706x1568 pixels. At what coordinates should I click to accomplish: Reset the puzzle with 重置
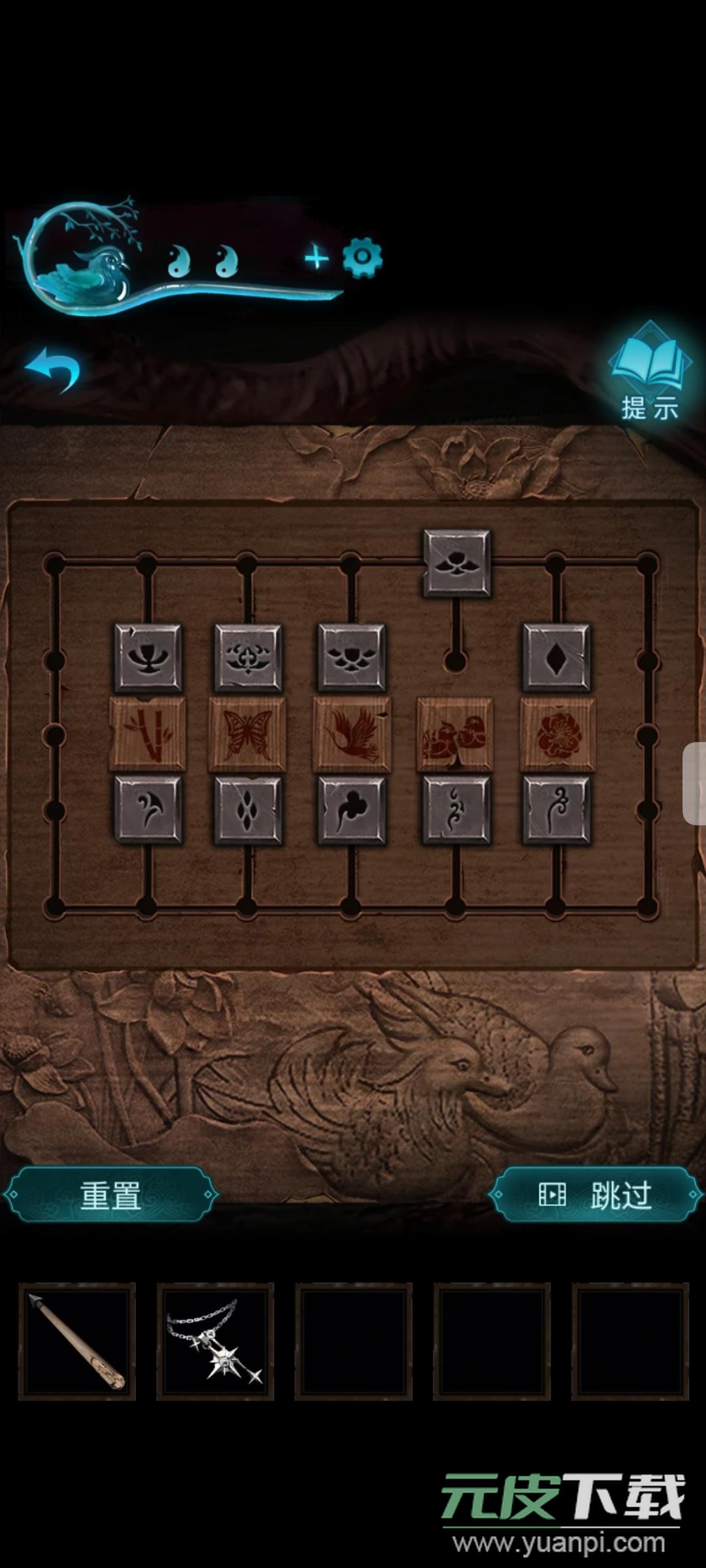click(110, 1195)
